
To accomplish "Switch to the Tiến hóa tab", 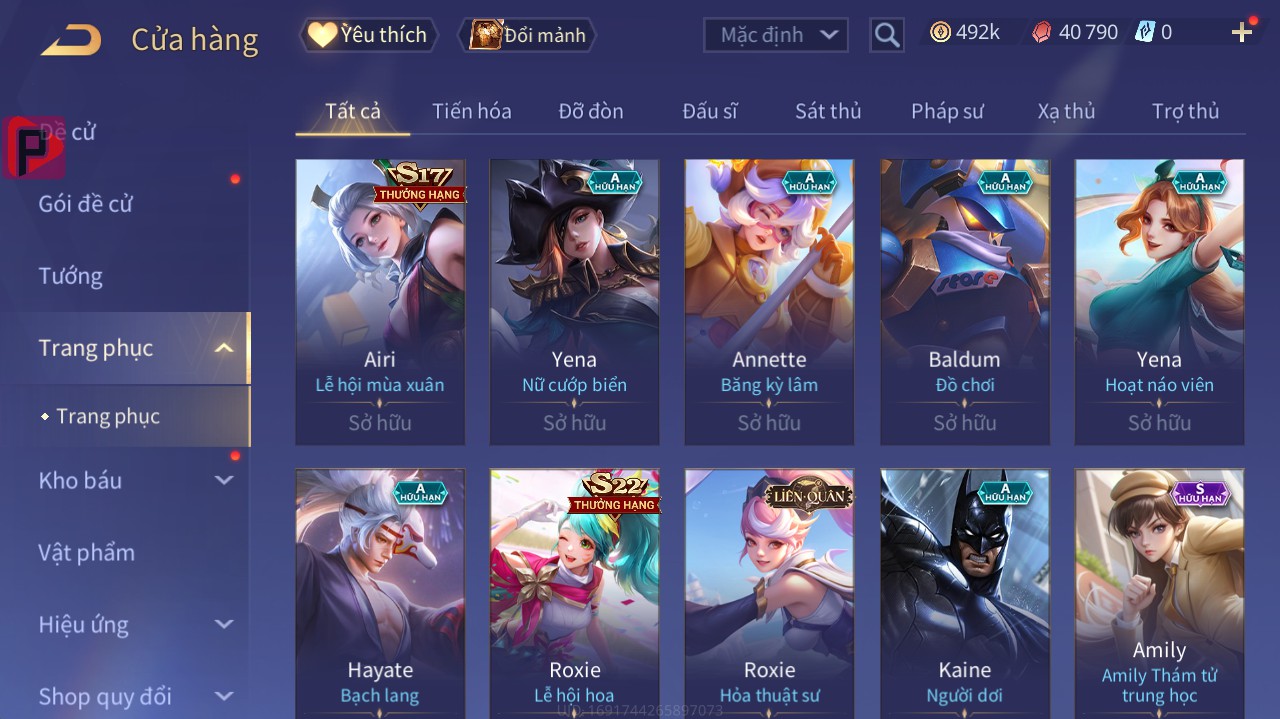I will [471, 111].
